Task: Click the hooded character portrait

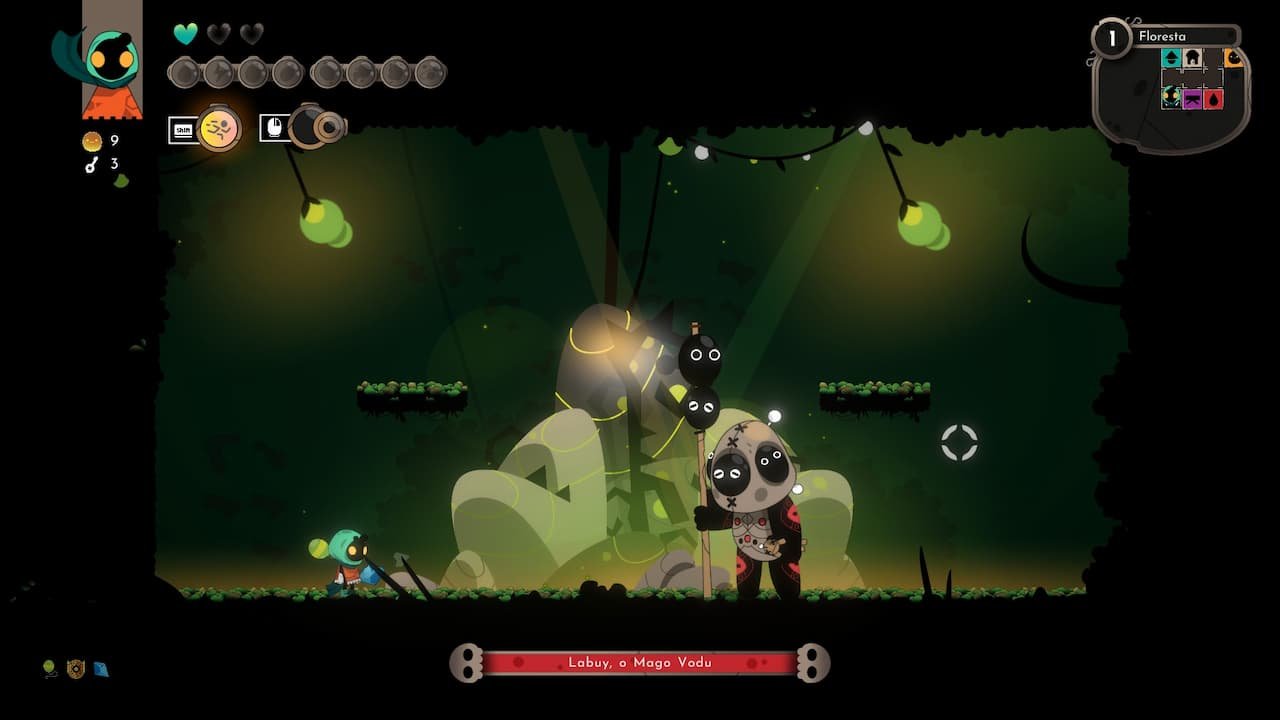Action: pyautogui.click(x=111, y=62)
